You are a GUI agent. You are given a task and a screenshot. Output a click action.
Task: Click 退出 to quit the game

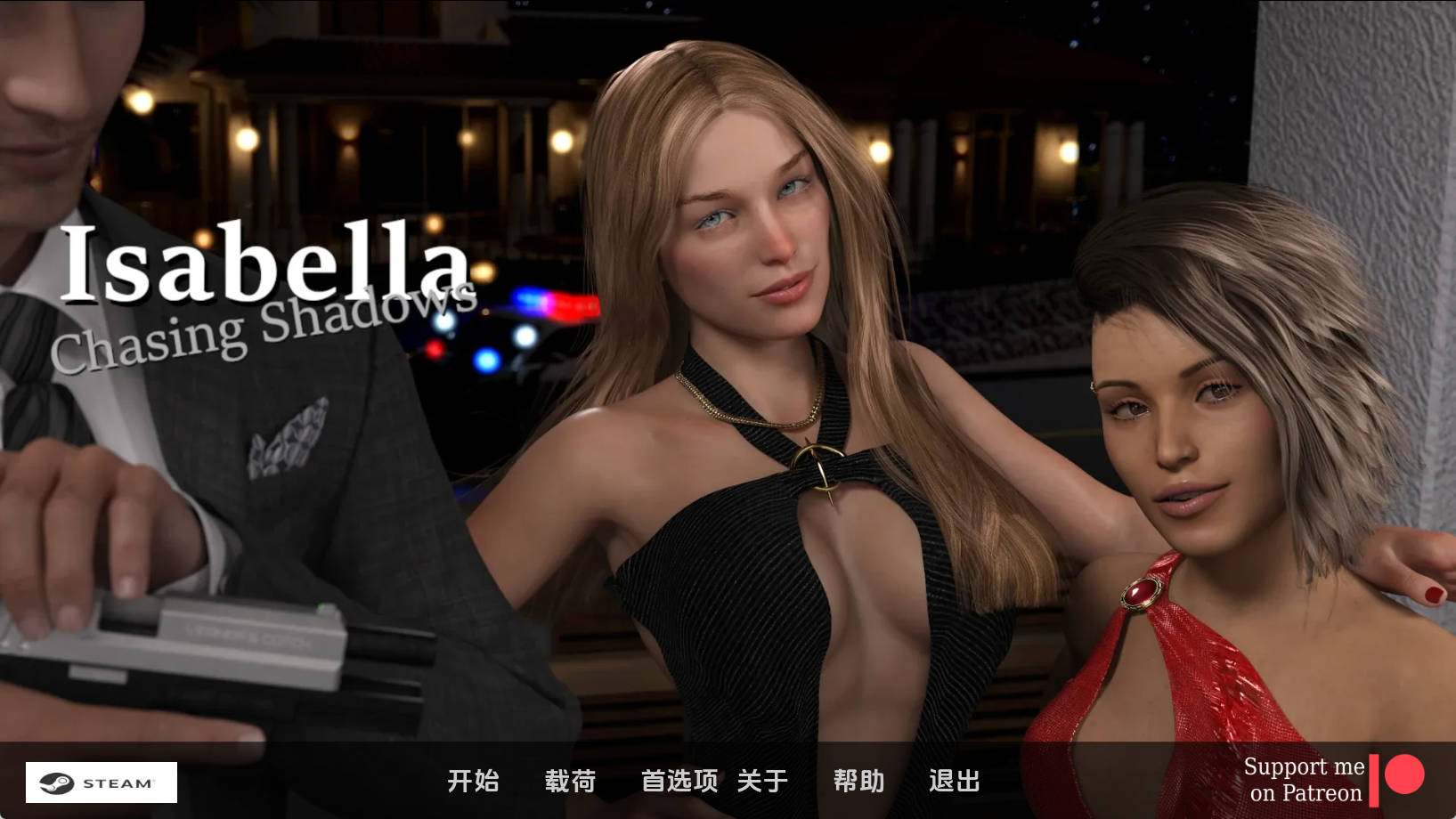[953, 781]
